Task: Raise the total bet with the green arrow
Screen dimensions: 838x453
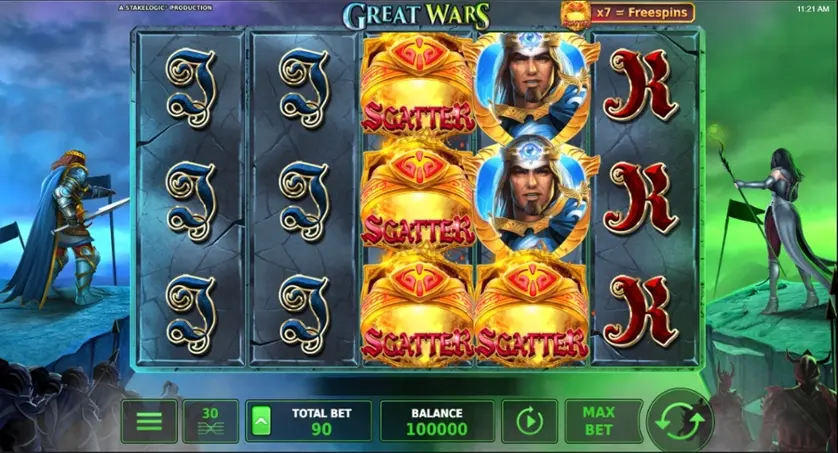Action: (259, 422)
